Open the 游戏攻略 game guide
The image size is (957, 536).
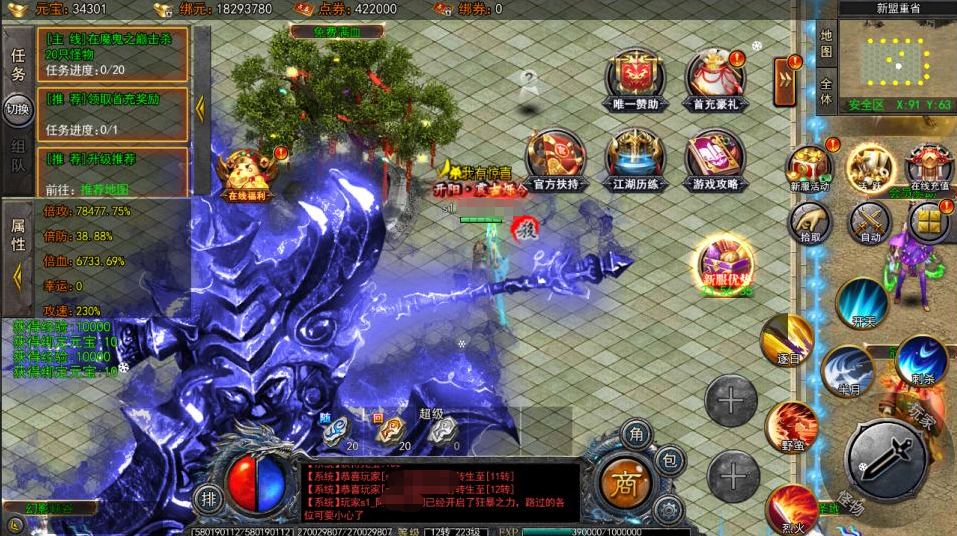tap(715, 162)
